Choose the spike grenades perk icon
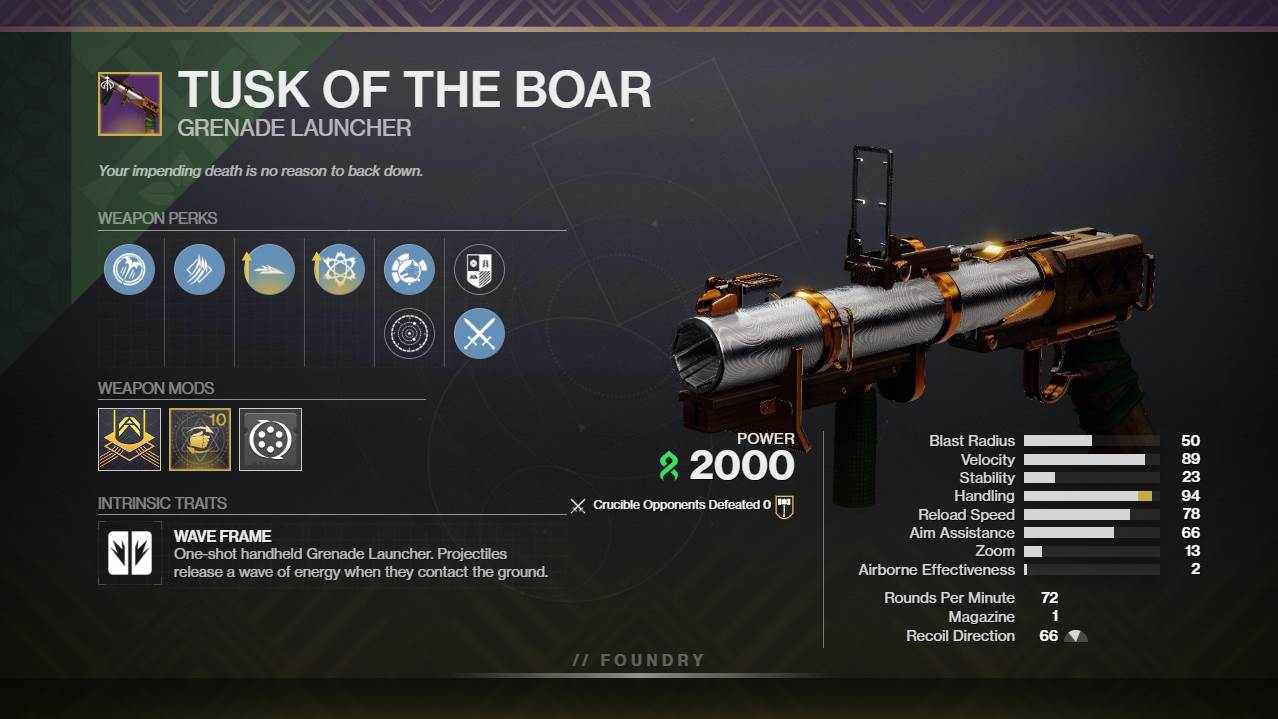The image size is (1278, 719). tap(199, 270)
